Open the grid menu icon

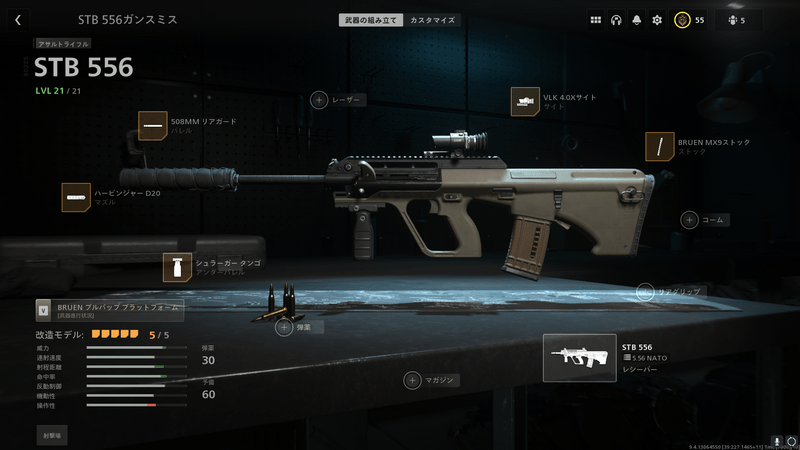[595, 19]
